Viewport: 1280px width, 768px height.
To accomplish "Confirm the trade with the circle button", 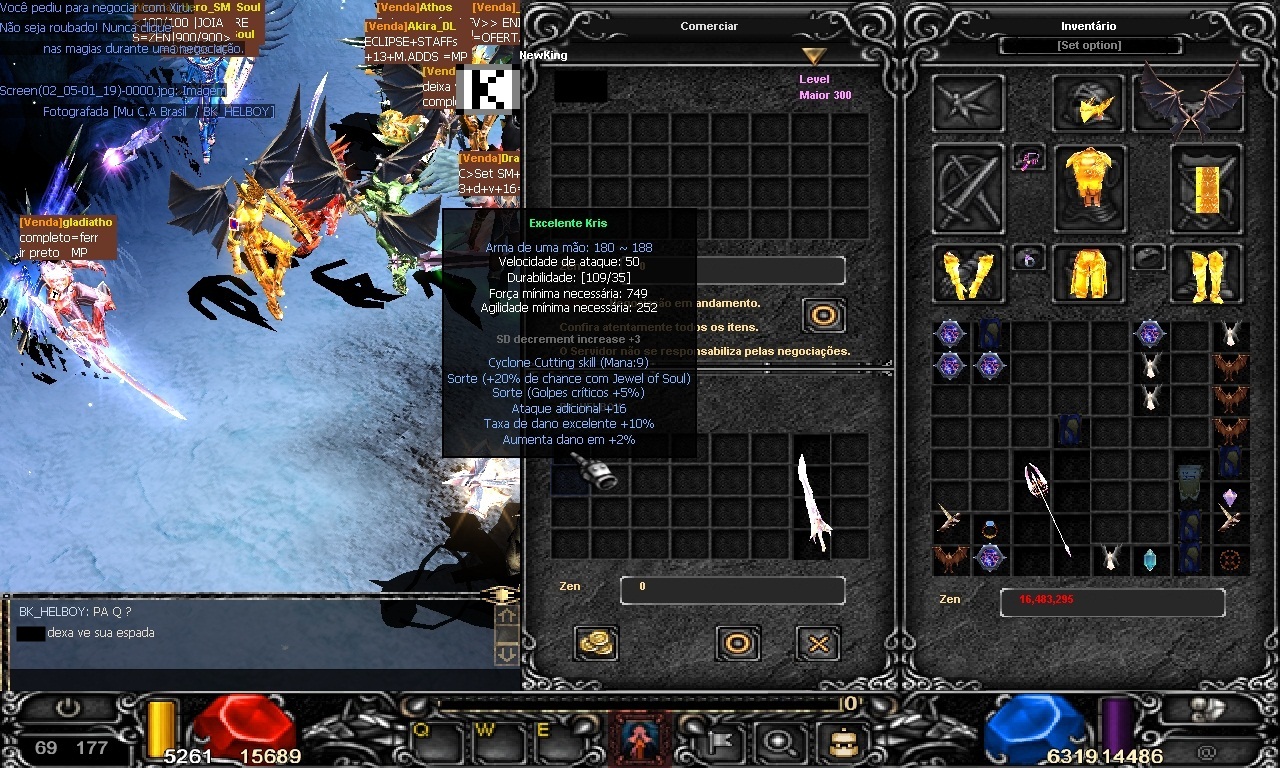I will (738, 643).
